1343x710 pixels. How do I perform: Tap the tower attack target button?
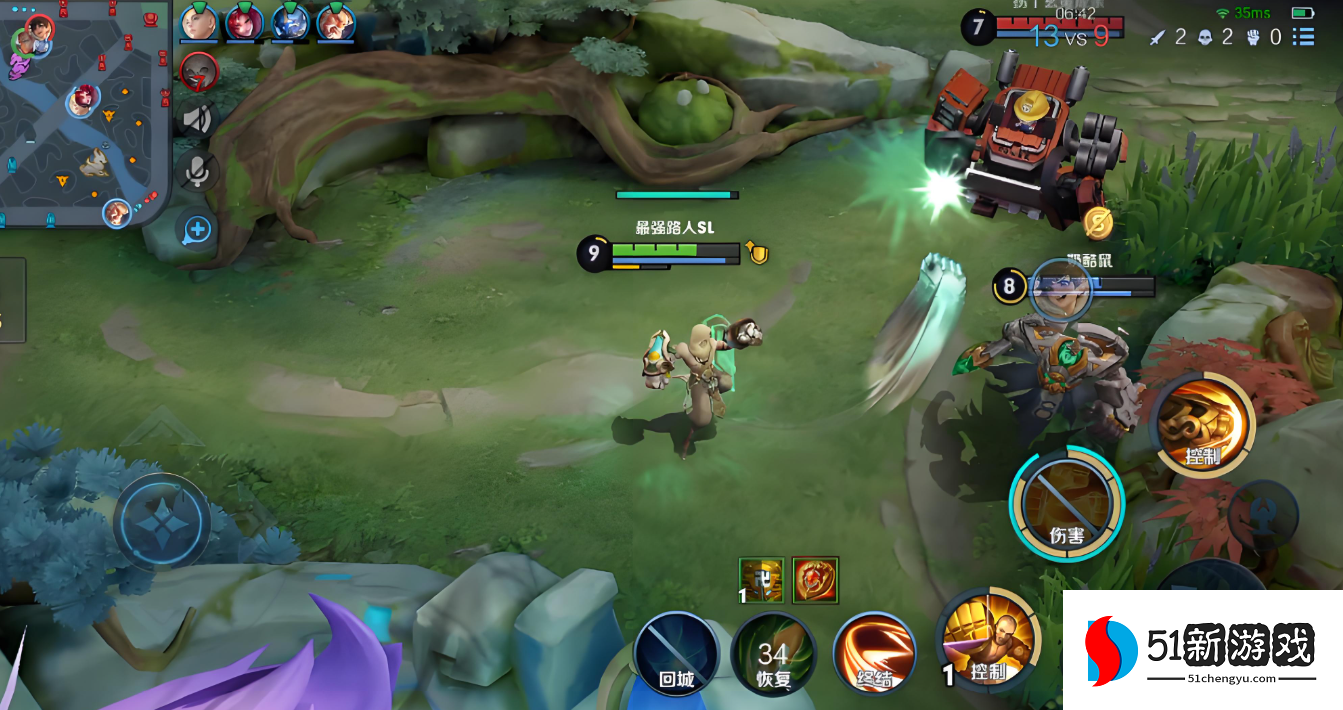1264,517
